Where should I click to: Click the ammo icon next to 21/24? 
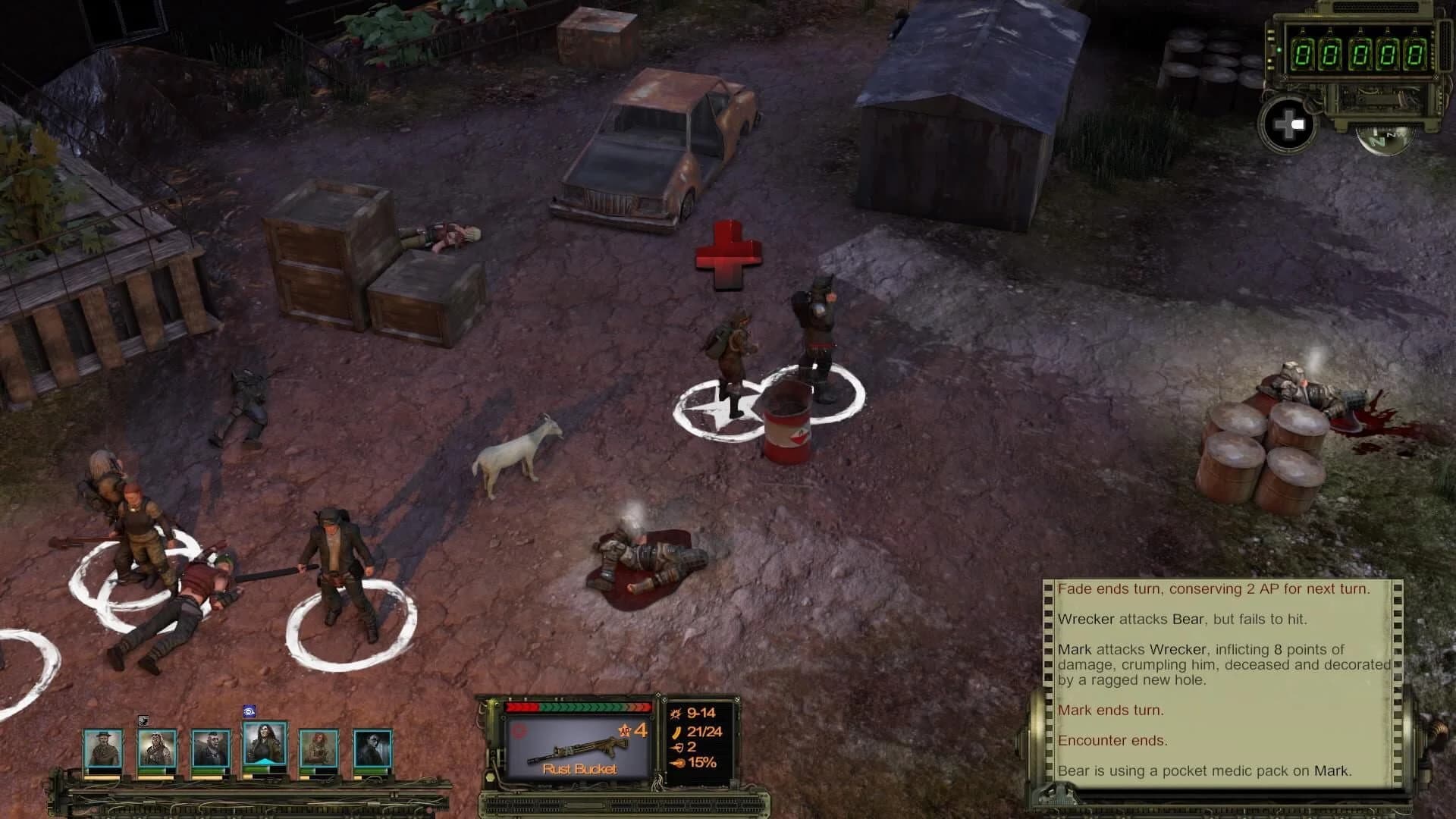tap(677, 732)
